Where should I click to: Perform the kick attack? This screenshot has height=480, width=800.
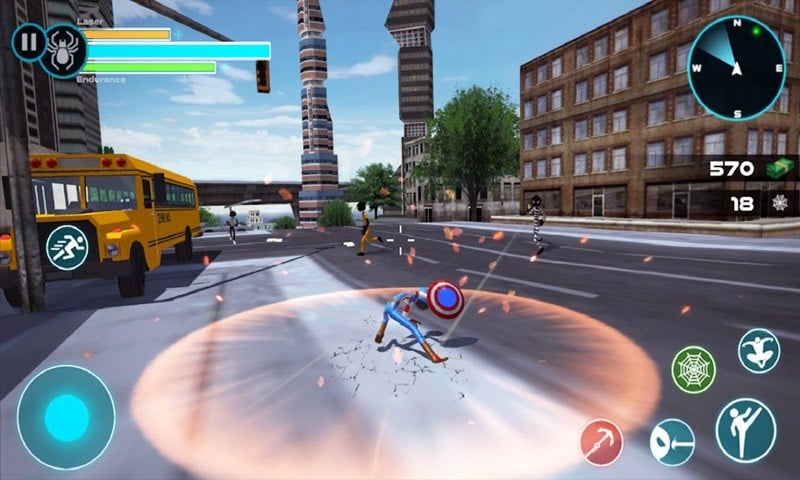(x=745, y=429)
